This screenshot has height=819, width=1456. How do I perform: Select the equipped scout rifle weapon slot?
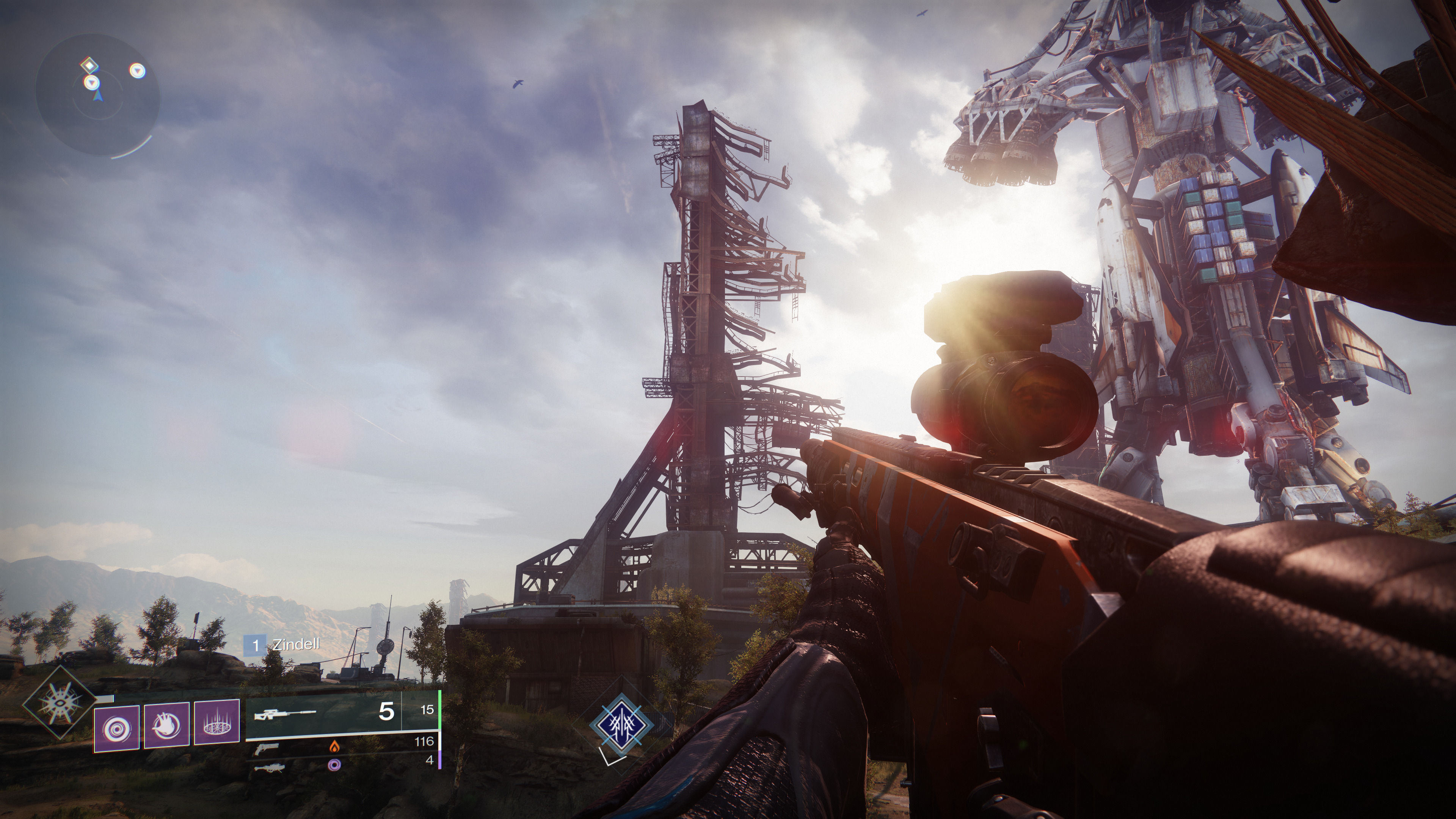click(342, 713)
